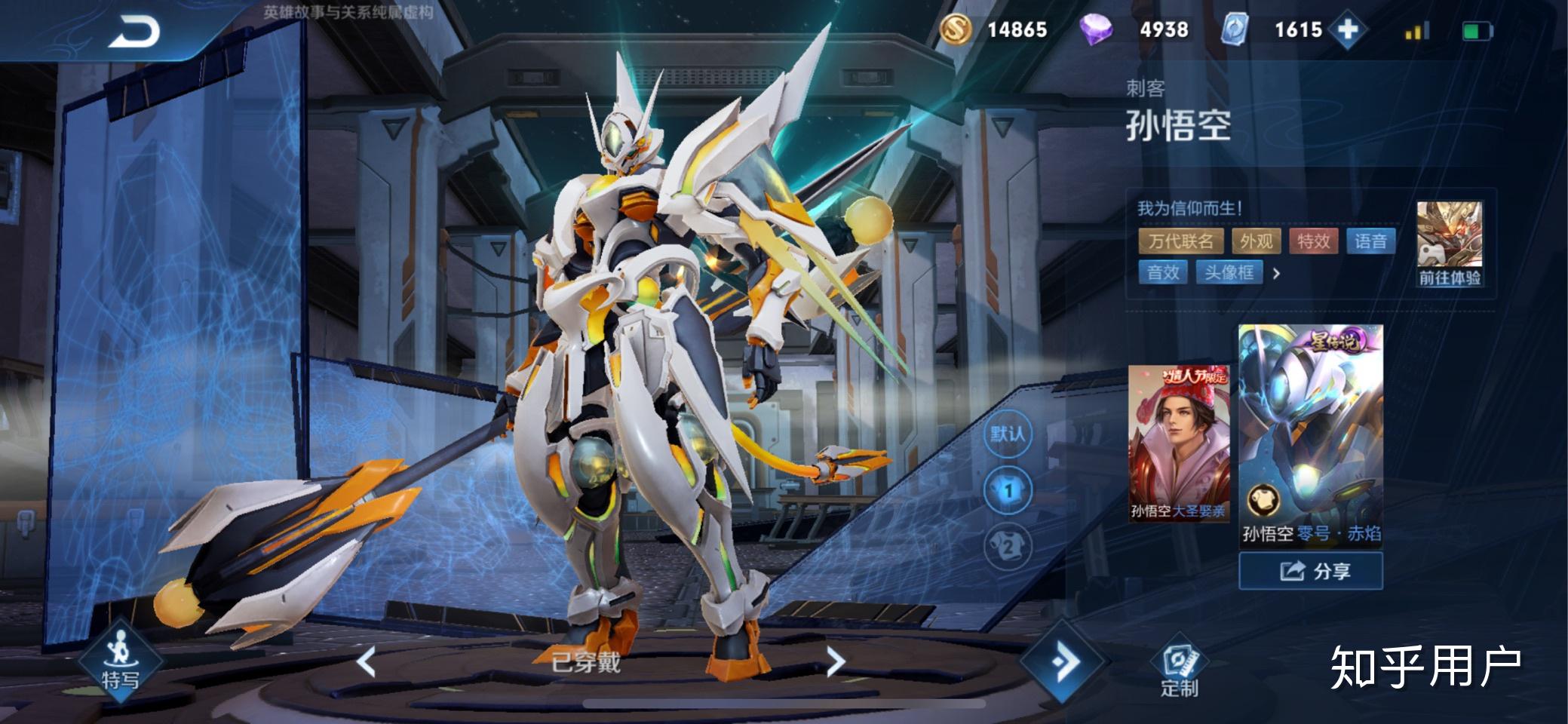Screen dimensions: 1568x724
Task: Open the 前往体验 trial preview
Action: (x=1449, y=244)
